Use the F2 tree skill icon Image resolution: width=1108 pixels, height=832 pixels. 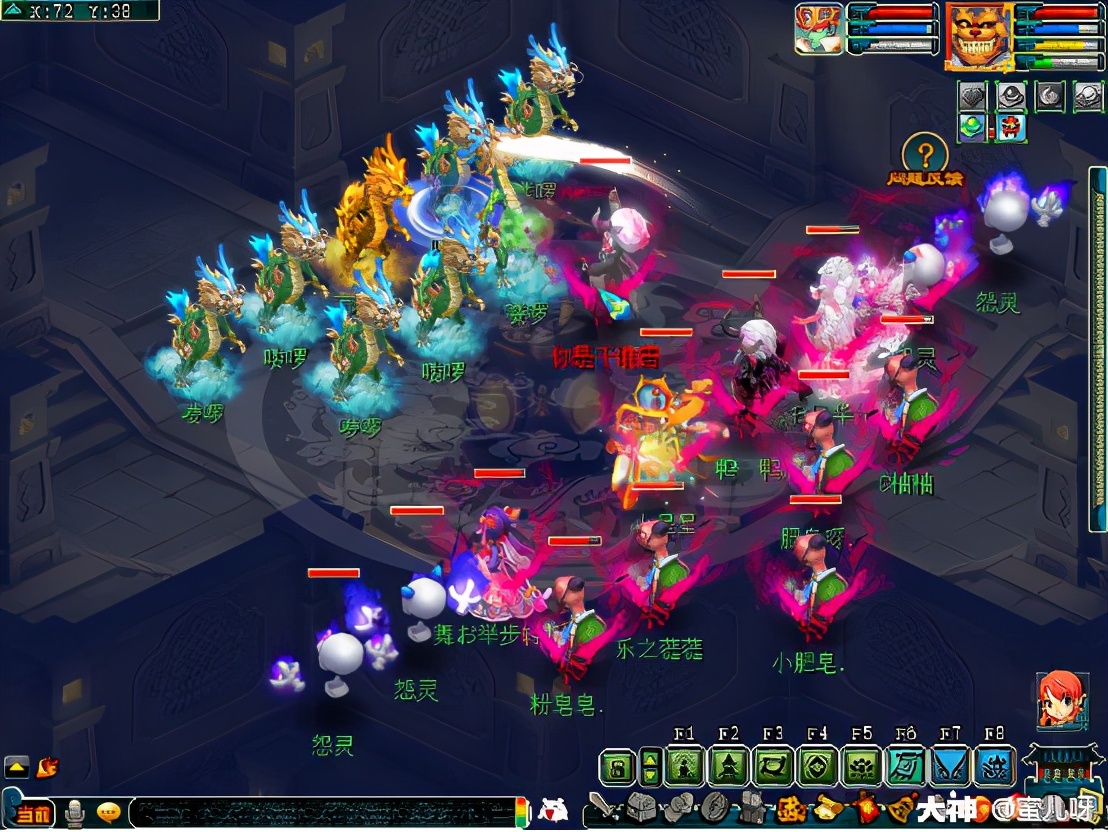tap(729, 767)
